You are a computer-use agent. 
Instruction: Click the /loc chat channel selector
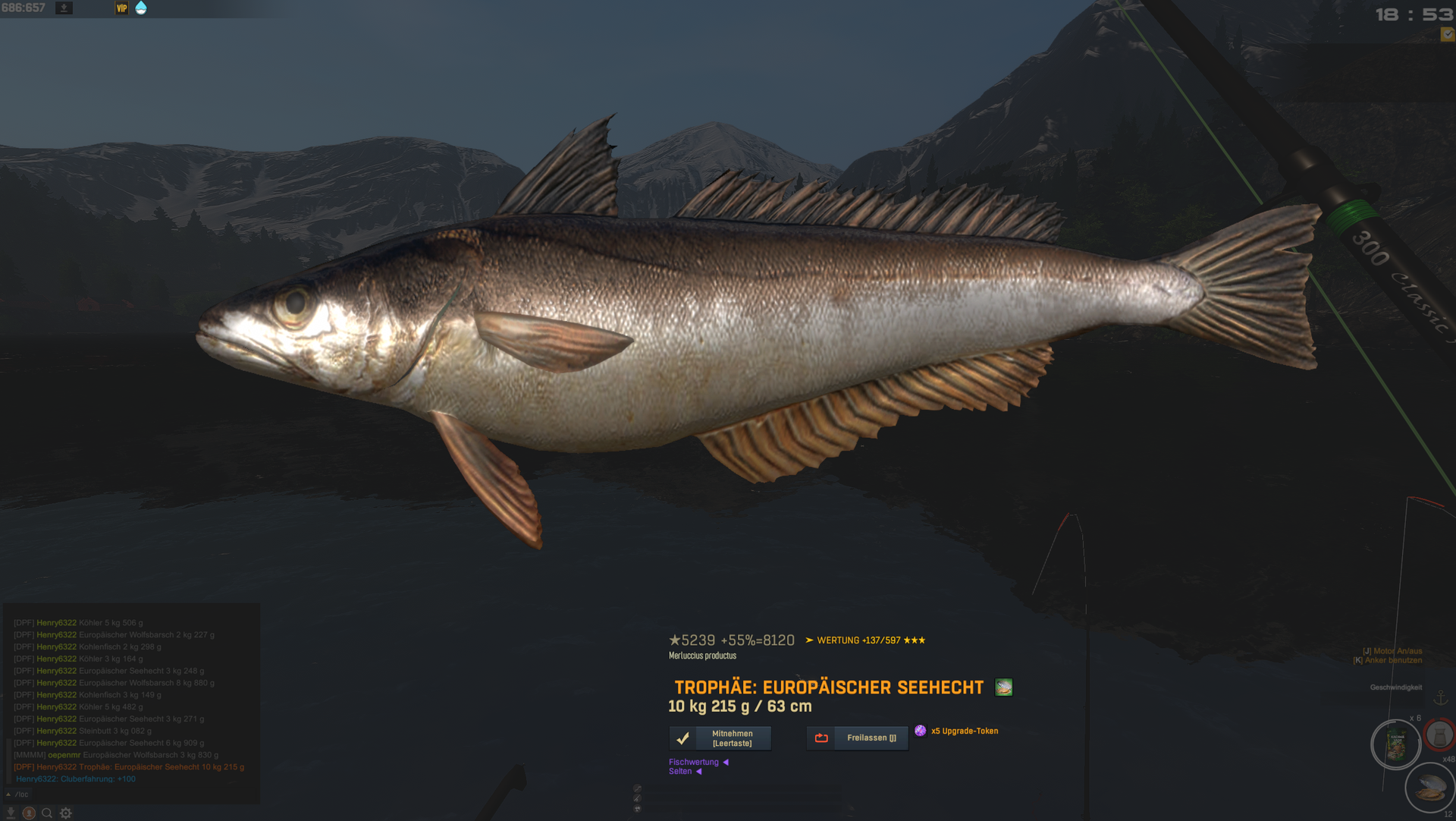click(18, 794)
